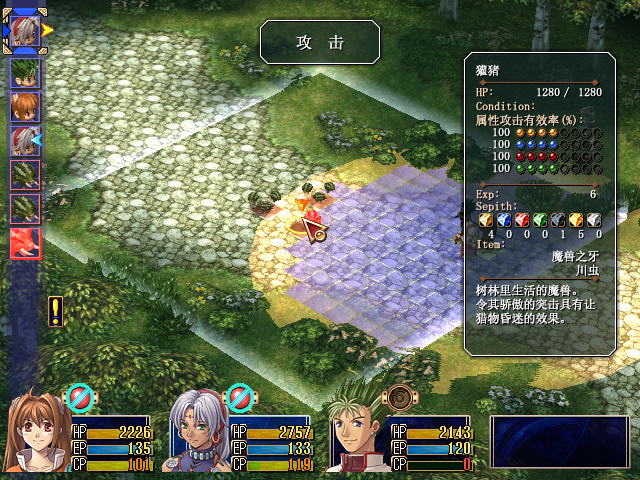Select the 攻击 attack command label
Viewport: 640px width, 480px height.
[320, 43]
